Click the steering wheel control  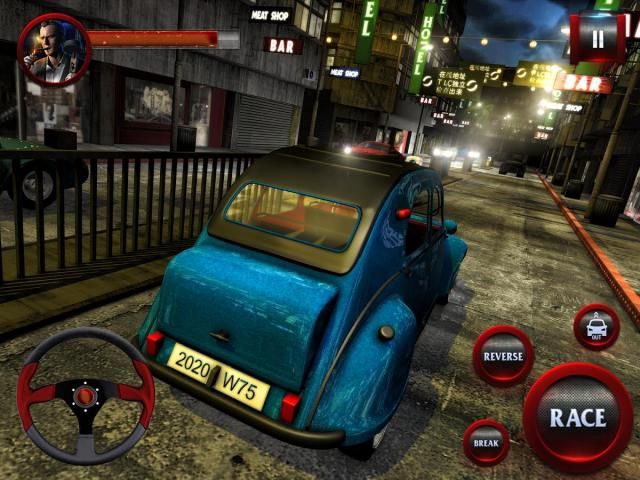click(x=86, y=396)
